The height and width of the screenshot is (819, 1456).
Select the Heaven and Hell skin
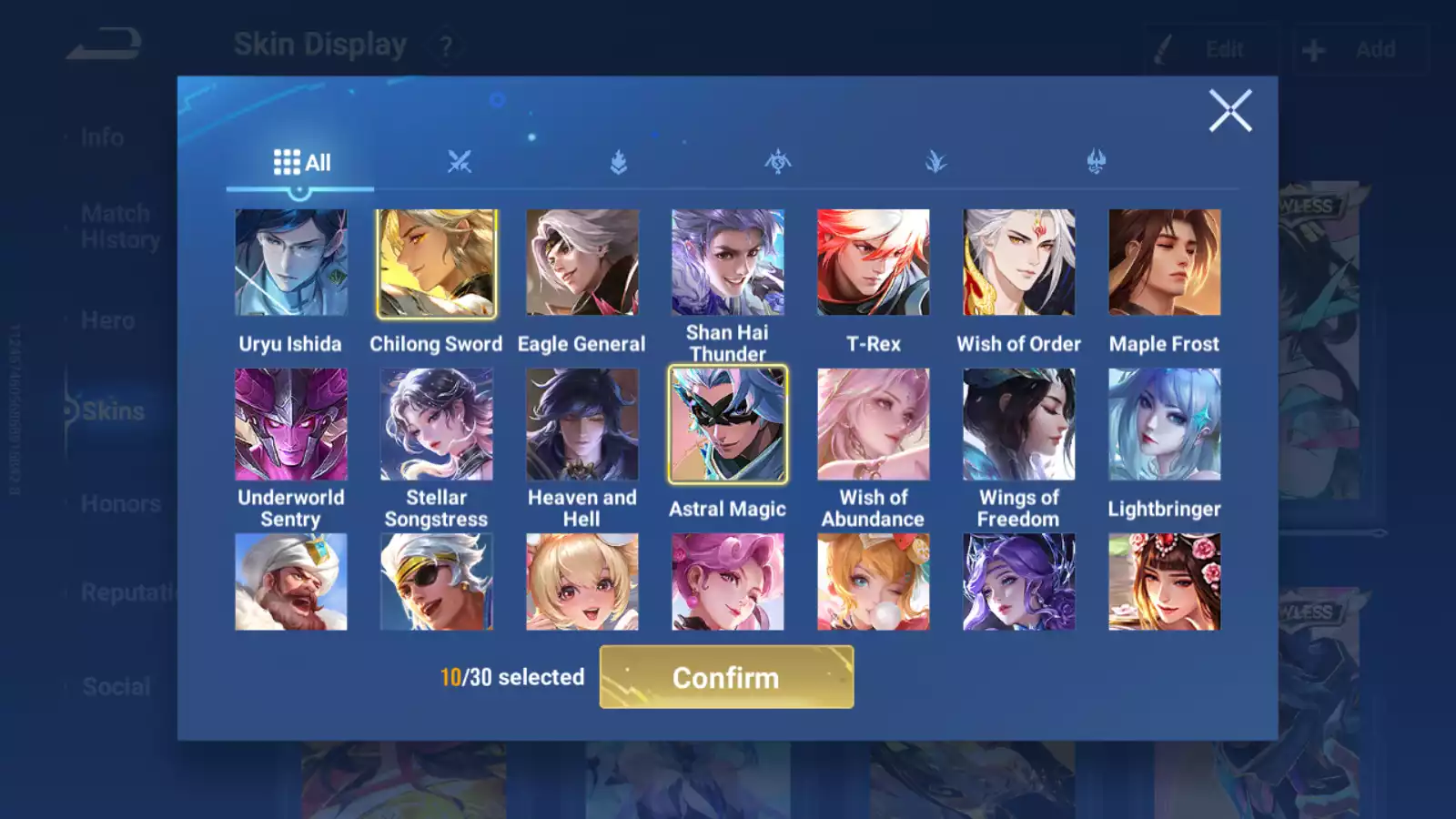pos(582,424)
